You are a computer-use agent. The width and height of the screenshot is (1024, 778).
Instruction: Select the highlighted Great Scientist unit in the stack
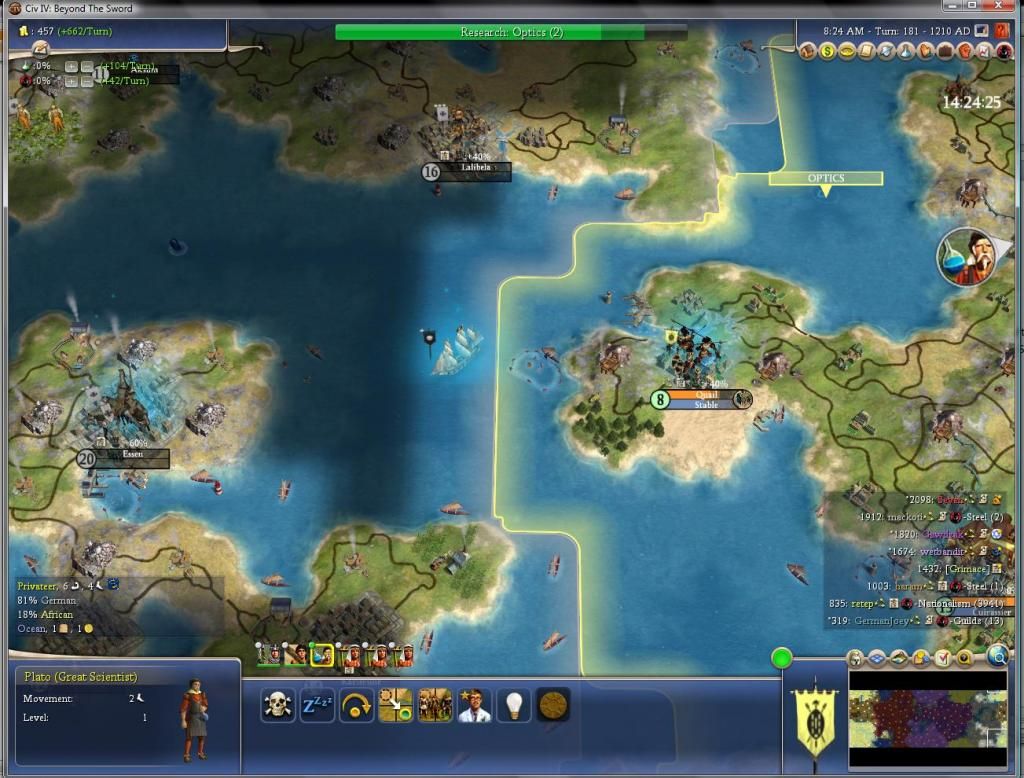click(x=321, y=655)
